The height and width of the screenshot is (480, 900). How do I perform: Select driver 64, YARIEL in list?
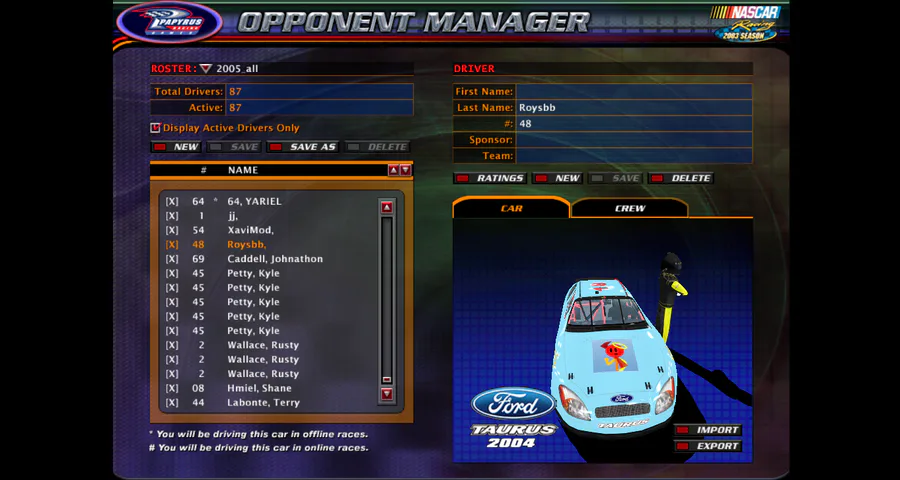coord(254,201)
